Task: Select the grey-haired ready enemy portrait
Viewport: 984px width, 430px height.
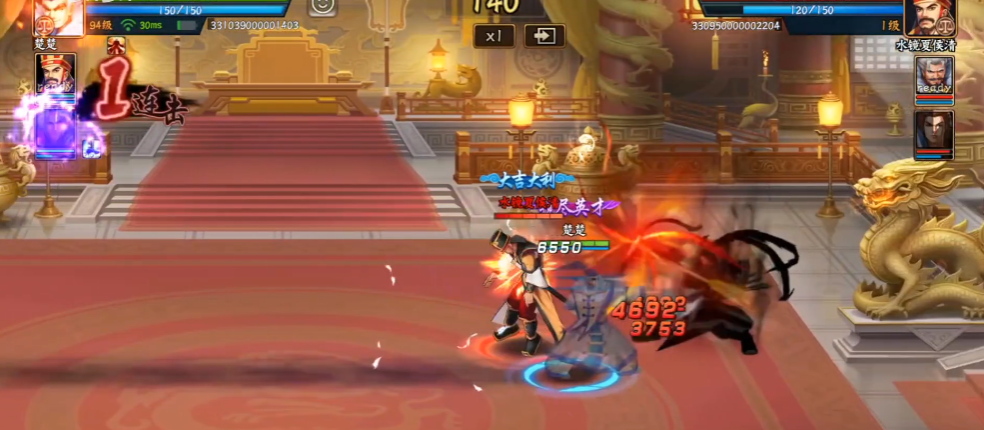Action: 934,79
